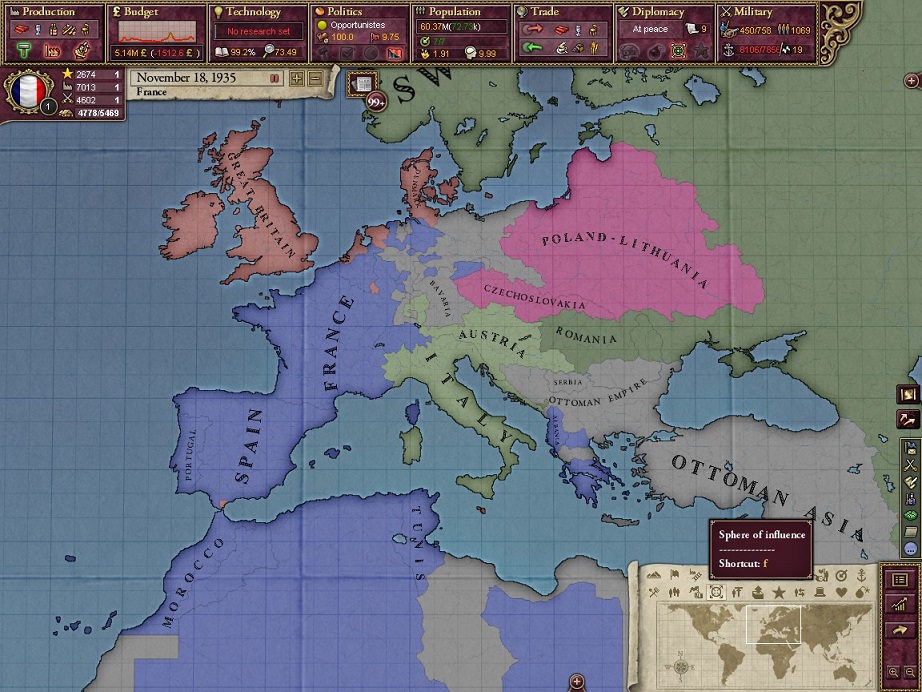This screenshot has height=692, width=922.
Task: Open the message scroll with 99+ badge
Action: (364, 84)
